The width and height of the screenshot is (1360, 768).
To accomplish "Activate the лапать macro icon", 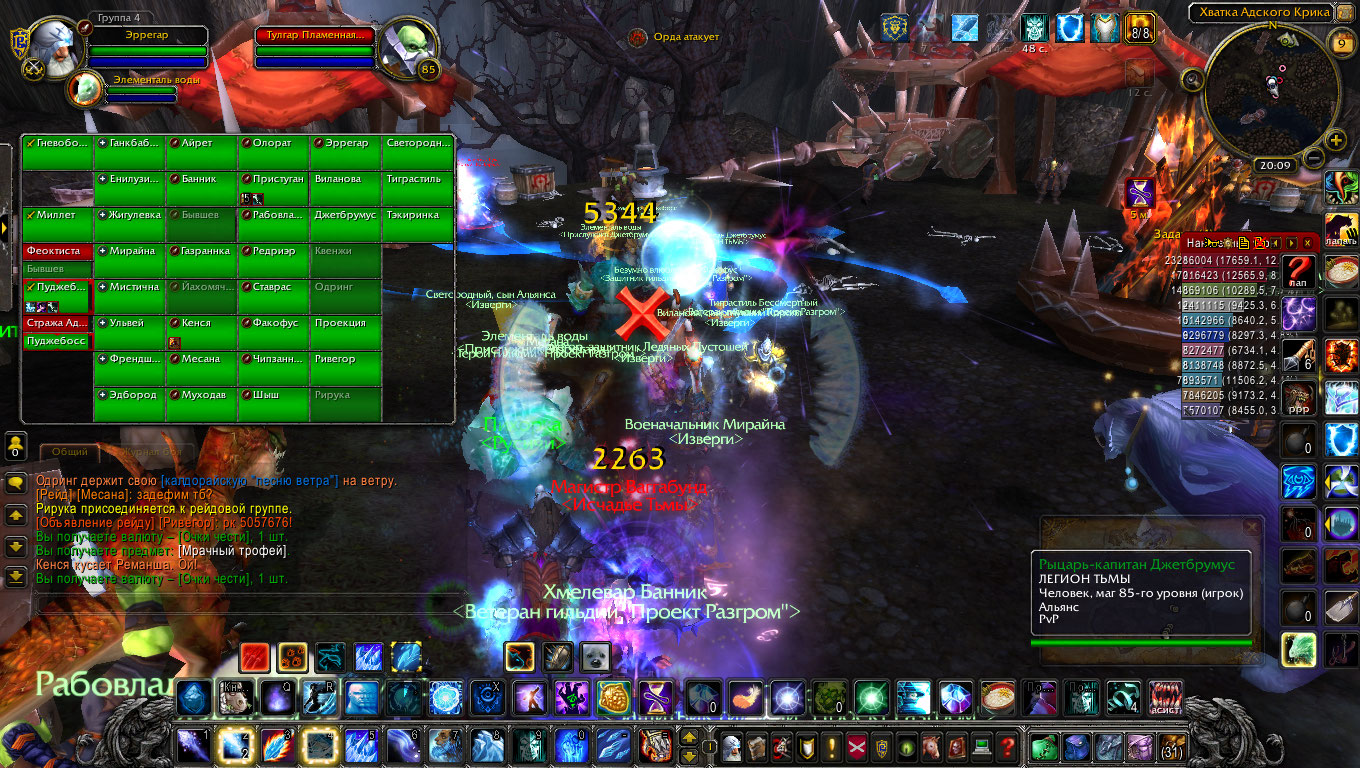I will [x=1340, y=228].
